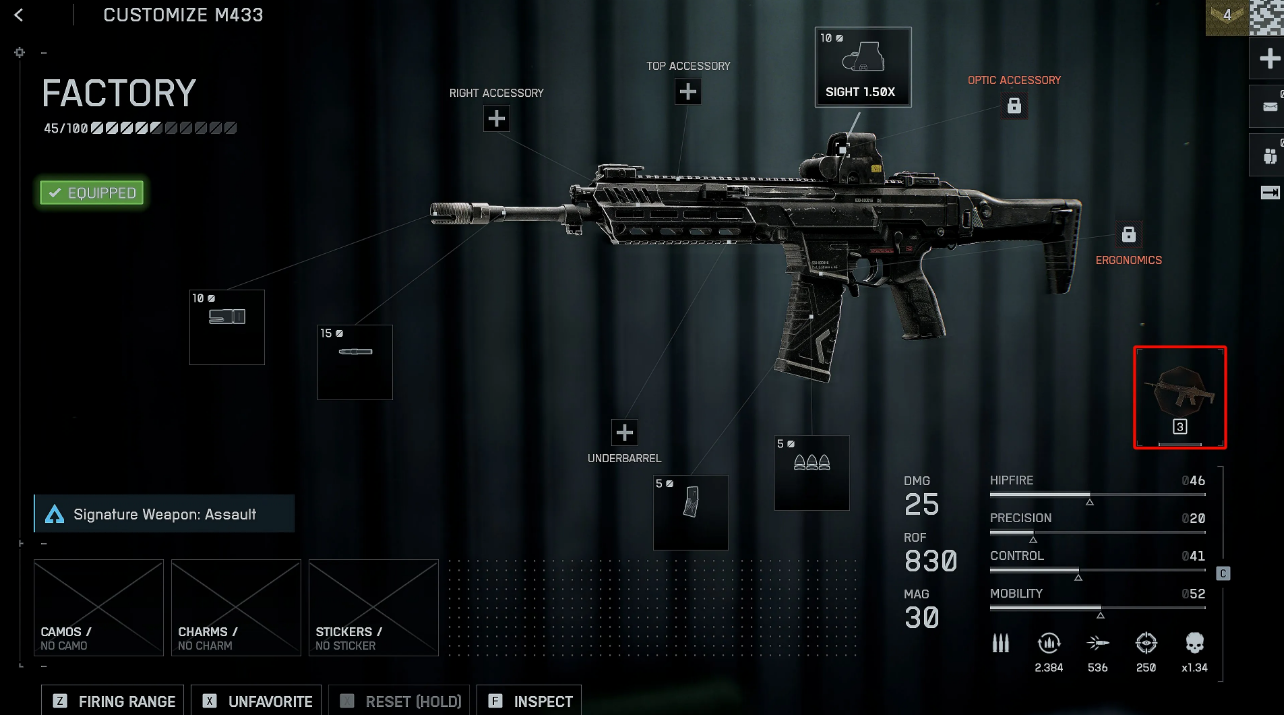Add an Underbarrel attachment
This screenshot has width=1284, height=715.
pyautogui.click(x=625, y=433)
